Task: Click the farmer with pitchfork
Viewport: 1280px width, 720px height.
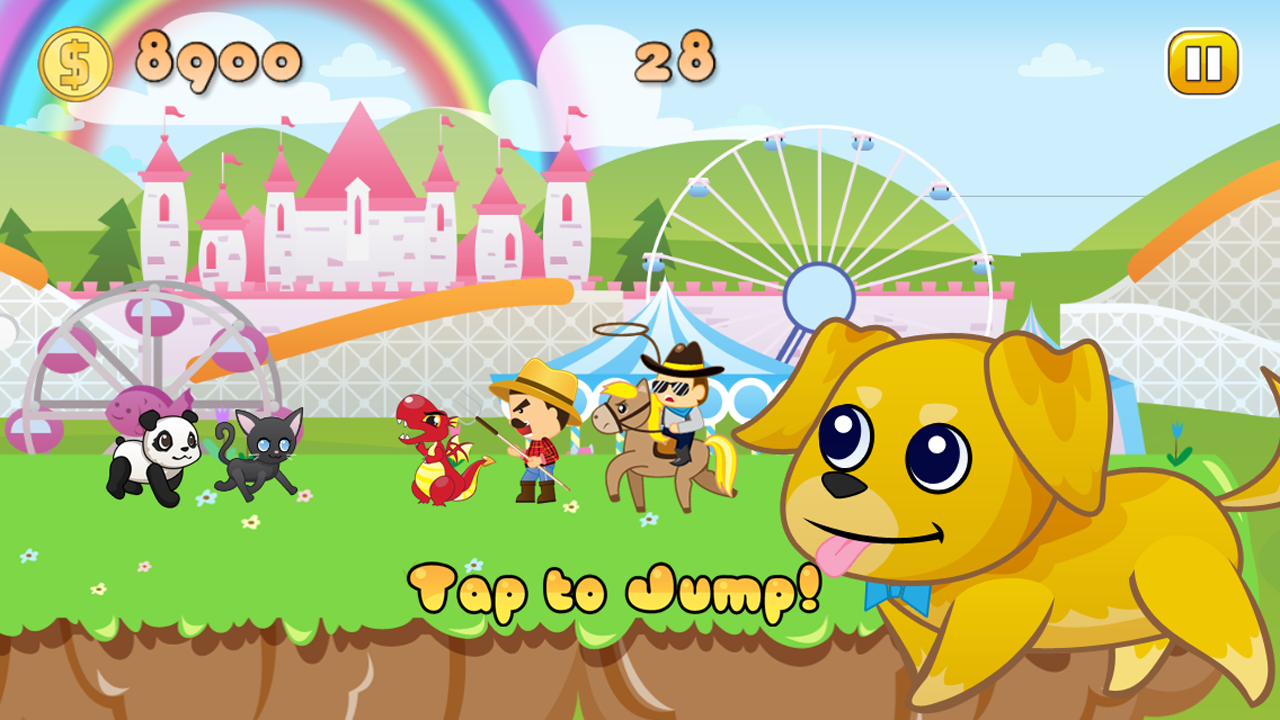Action: point(535,440)
